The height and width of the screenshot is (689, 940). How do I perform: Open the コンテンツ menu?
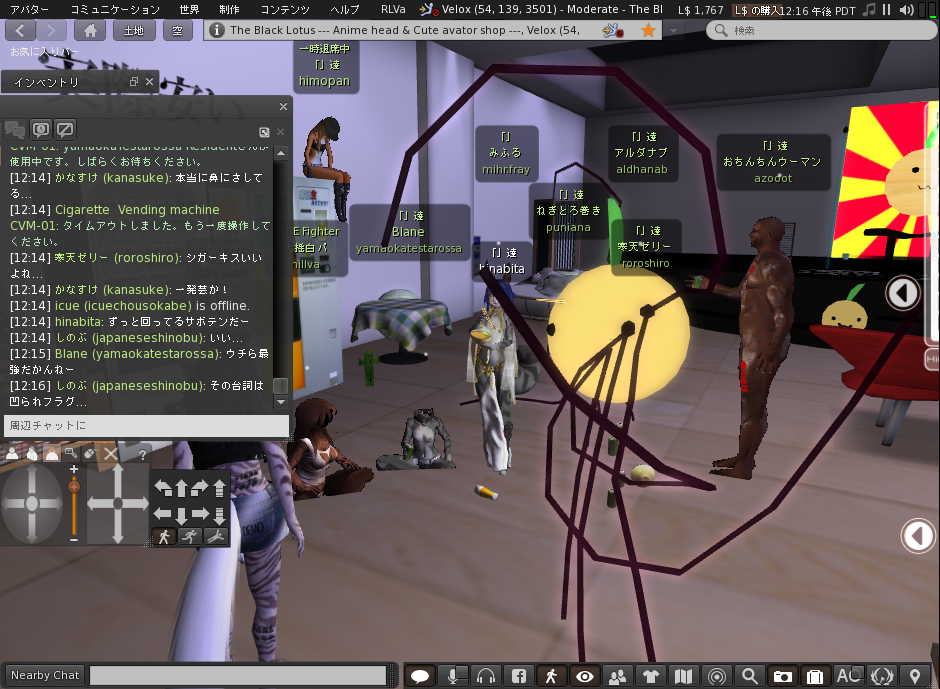tap(285, 9)
